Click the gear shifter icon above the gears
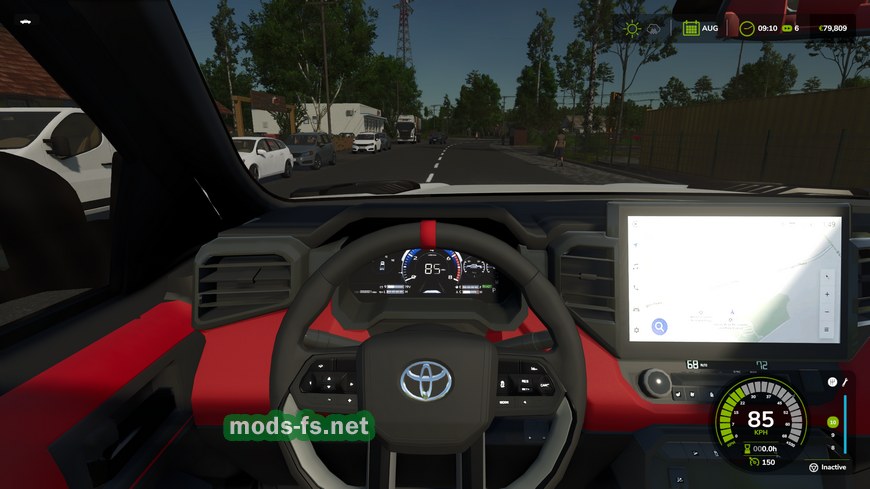Viewport: 870px width, 489px height. click(x=832, y=382)
